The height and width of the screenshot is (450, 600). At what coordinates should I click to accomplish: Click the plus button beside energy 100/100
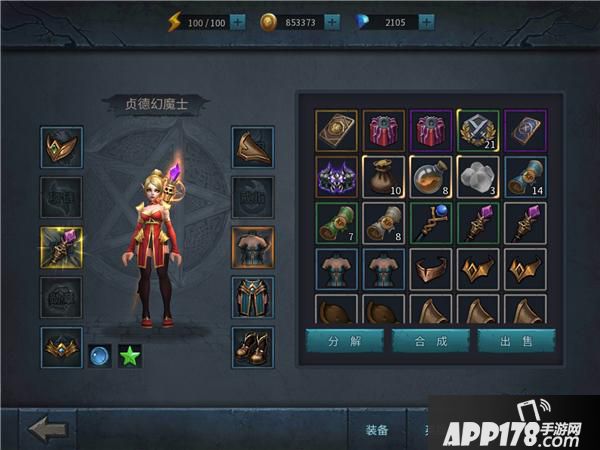click(238, 21)
